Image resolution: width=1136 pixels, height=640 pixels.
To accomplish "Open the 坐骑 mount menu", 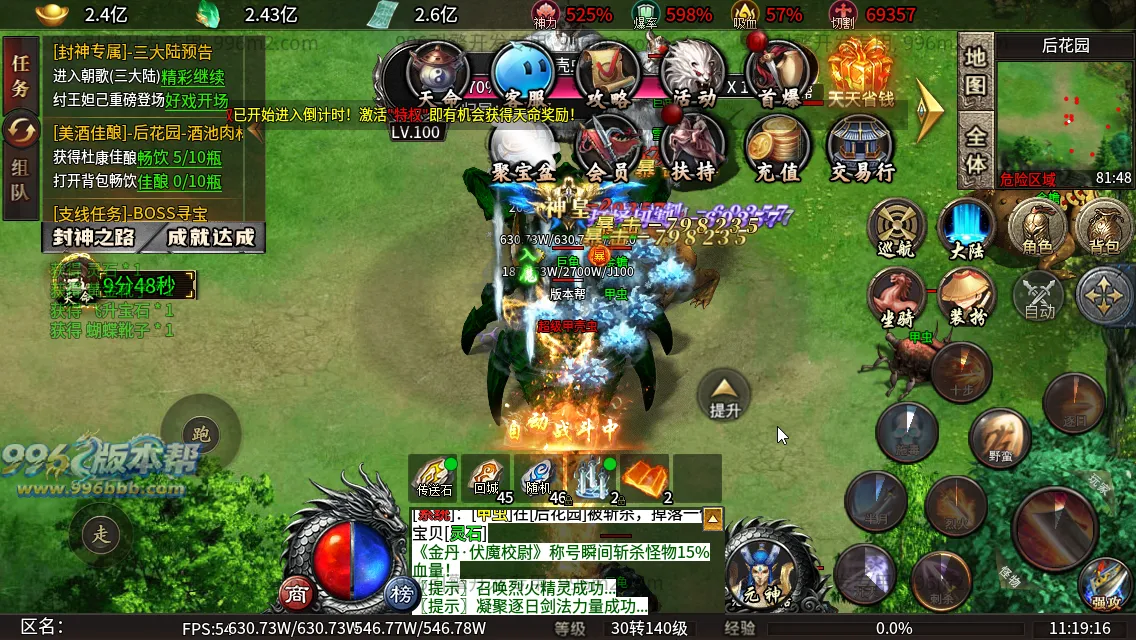I will coord(897,298).
